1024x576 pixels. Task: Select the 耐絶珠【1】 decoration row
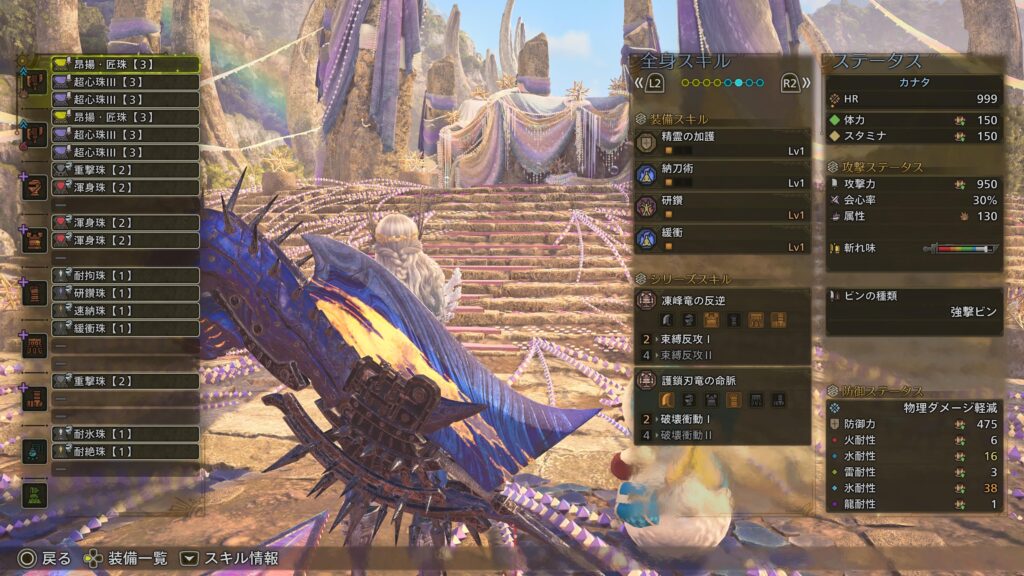(x=124, y=451)
